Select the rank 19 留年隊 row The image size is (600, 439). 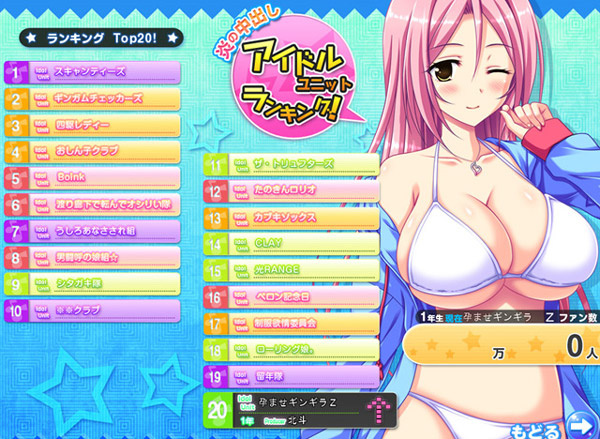click(292, 377)
